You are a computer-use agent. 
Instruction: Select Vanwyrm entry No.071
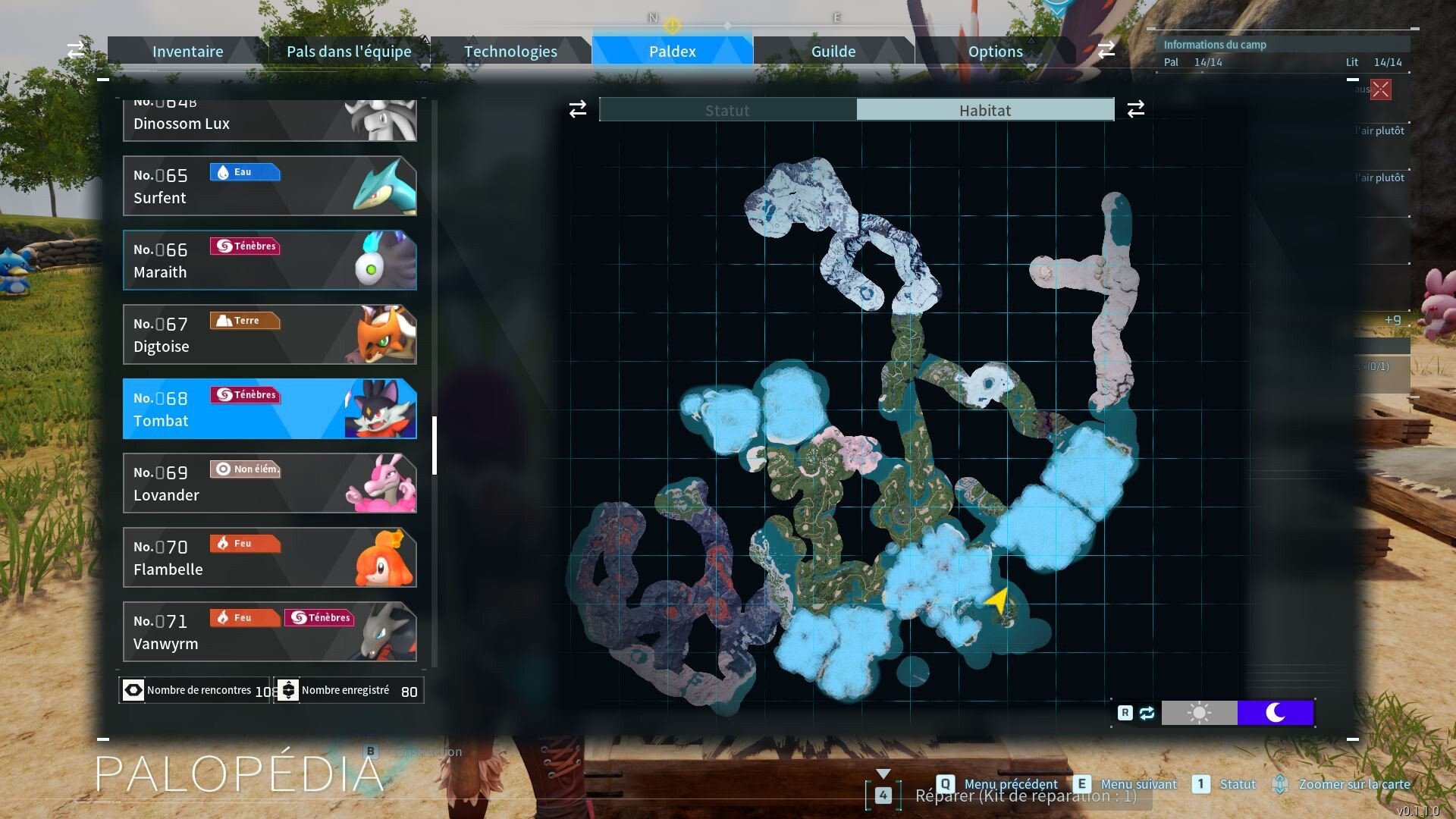(x=269, y=632)
